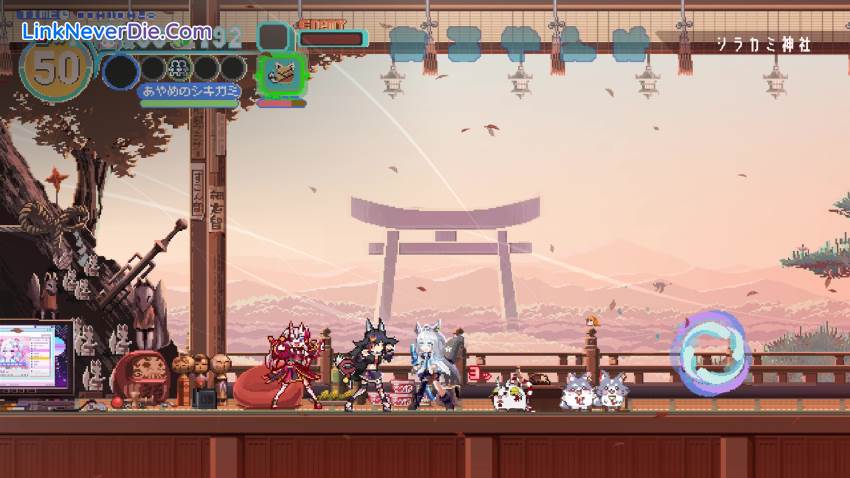Click the large blue-ringed skill slot
Viewport: 850px width, 478px height.
(121, 71)
